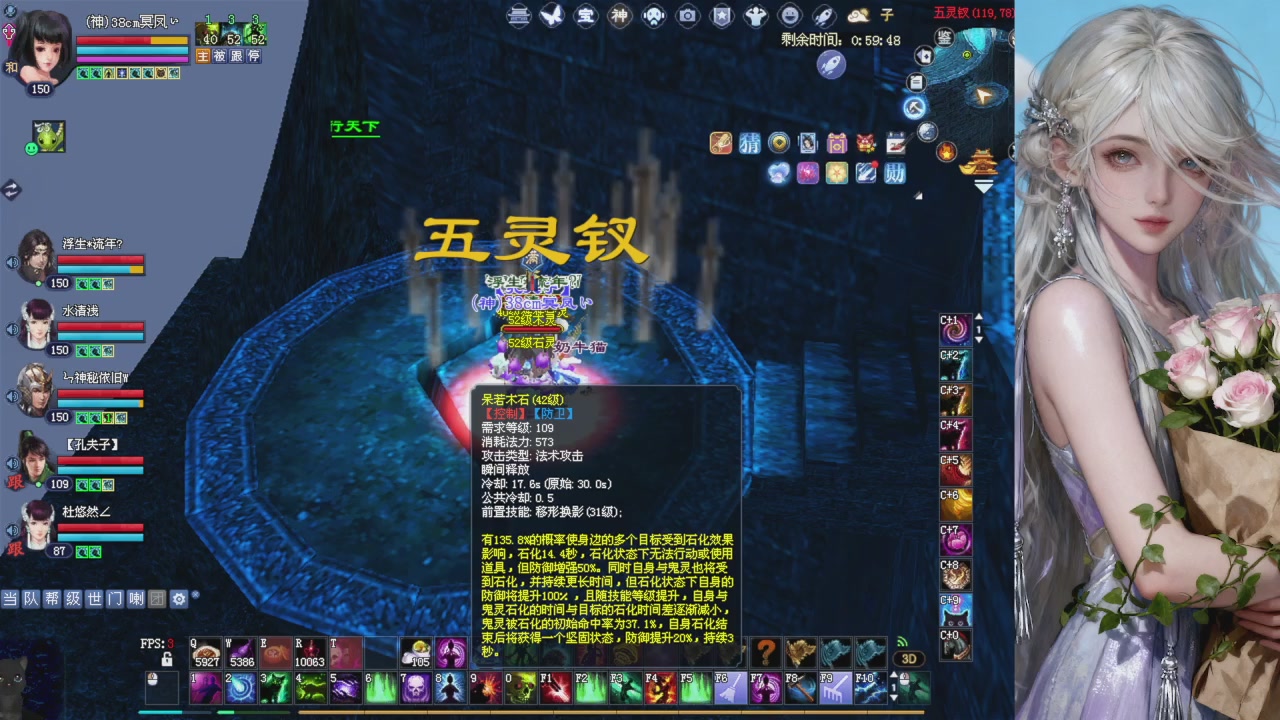1280x720 pixels.
Task: Open the screenshot camera tool on top bar
Action: click(x=689, y=16)
